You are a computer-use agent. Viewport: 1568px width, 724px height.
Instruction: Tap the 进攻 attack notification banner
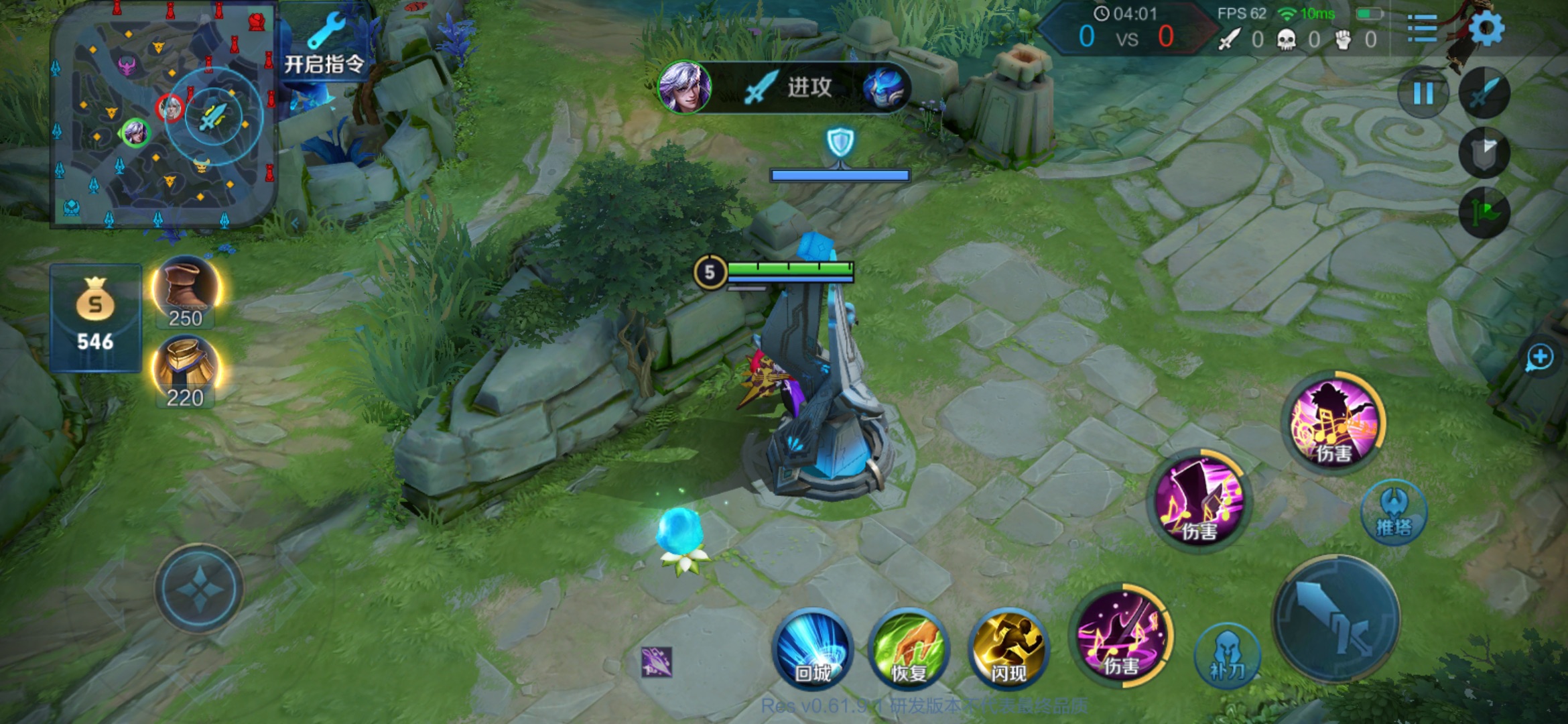pyautogui.click(x=784, y=87)
